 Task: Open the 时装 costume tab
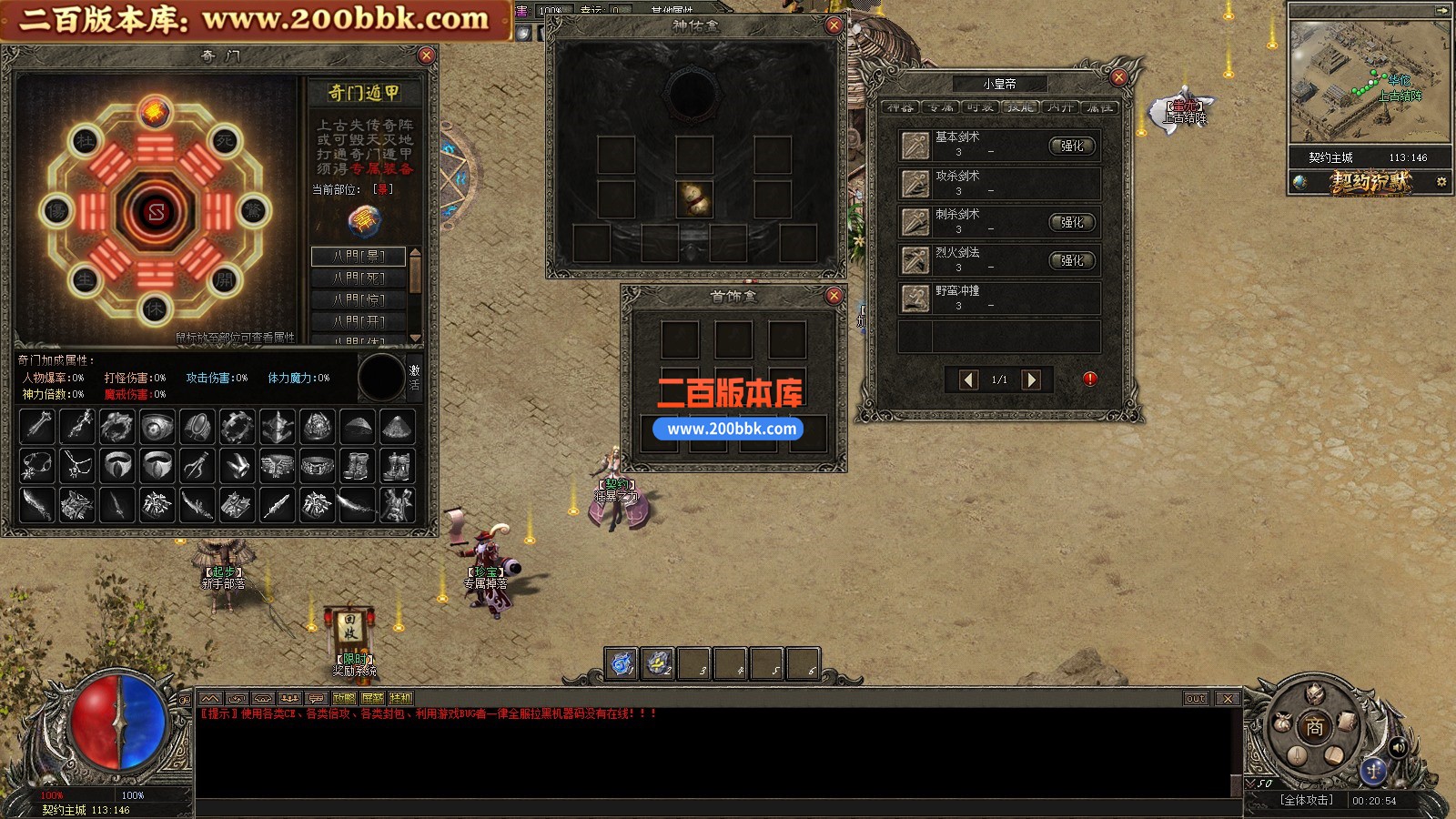(980, 107)
